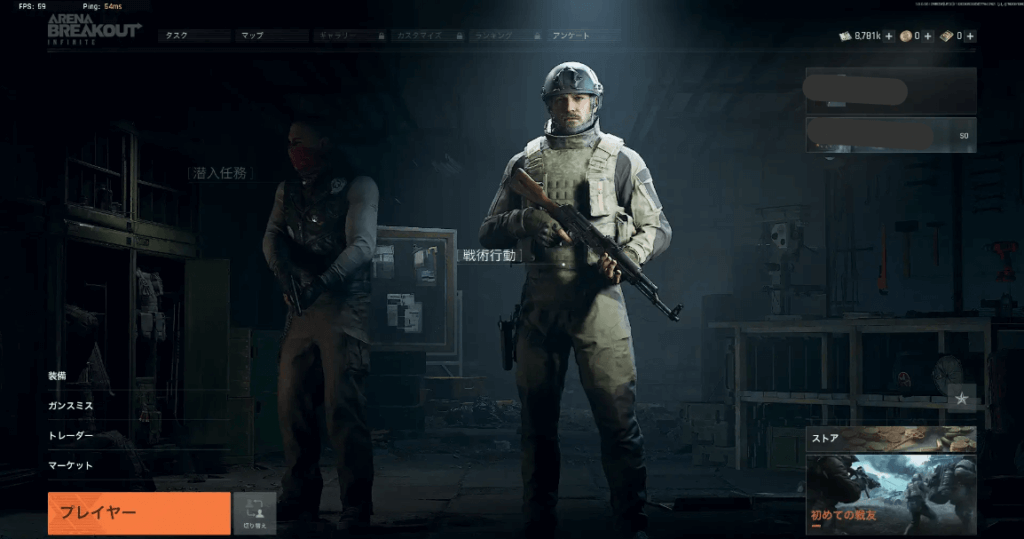Add cash with the plus beside 8,781k
Viewport: 1024px width, 539px height.
pyautogui.click(x=889, y=36)
